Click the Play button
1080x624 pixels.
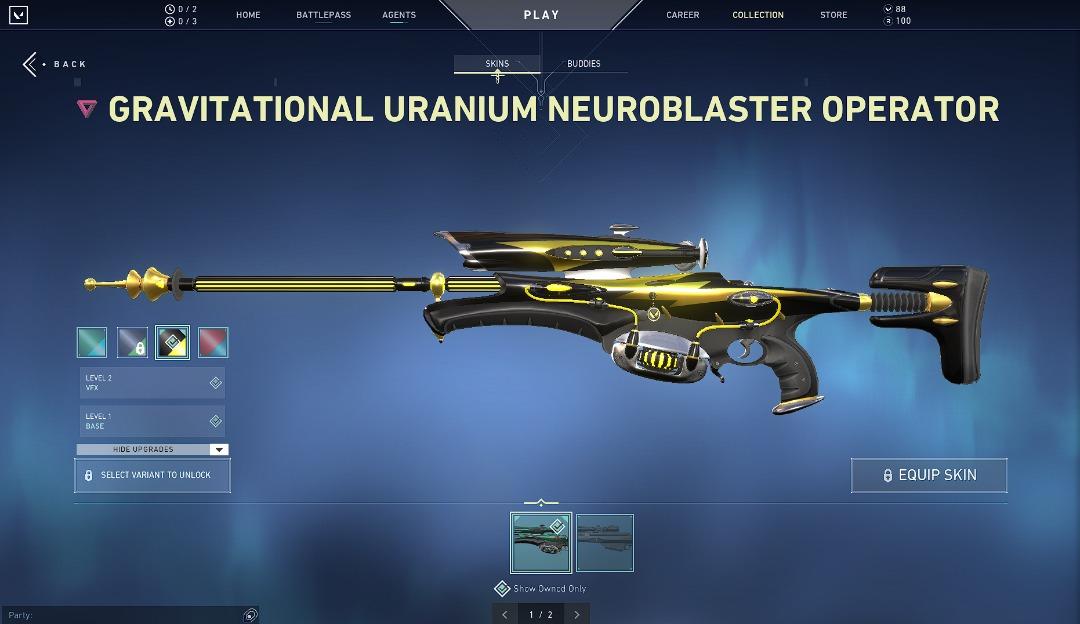point(541,15)
